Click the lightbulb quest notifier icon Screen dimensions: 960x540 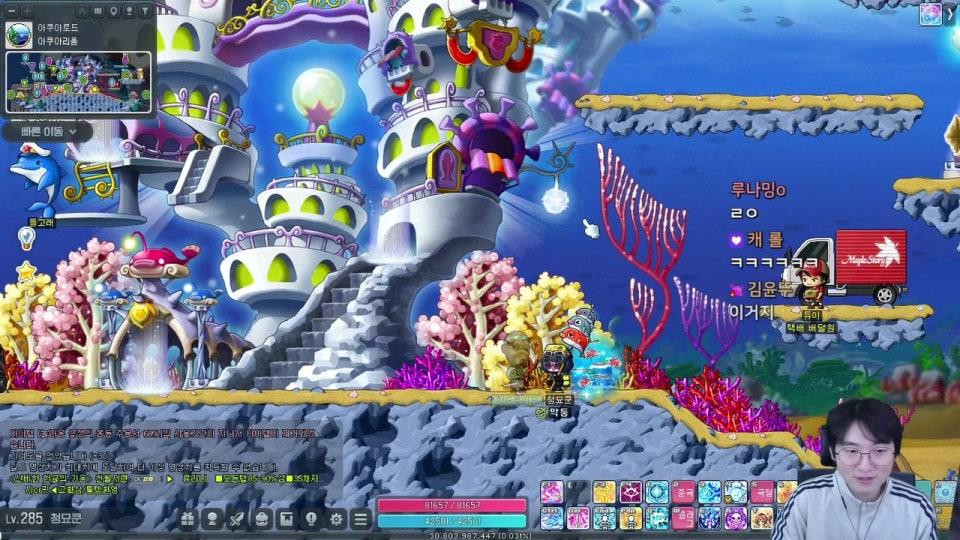(x=26, y=237)
